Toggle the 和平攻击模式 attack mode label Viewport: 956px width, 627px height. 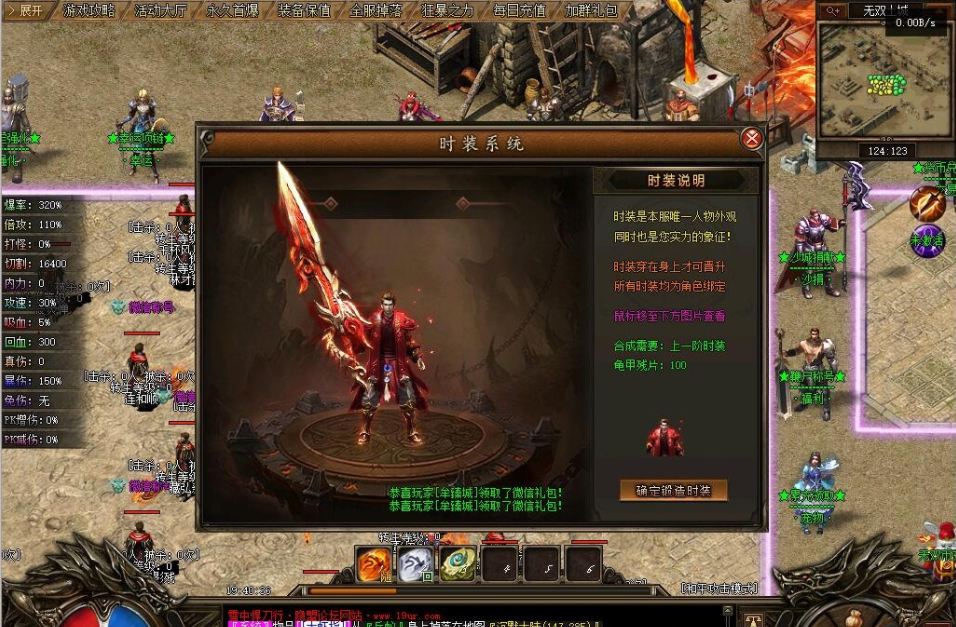(x=718, y=588)
